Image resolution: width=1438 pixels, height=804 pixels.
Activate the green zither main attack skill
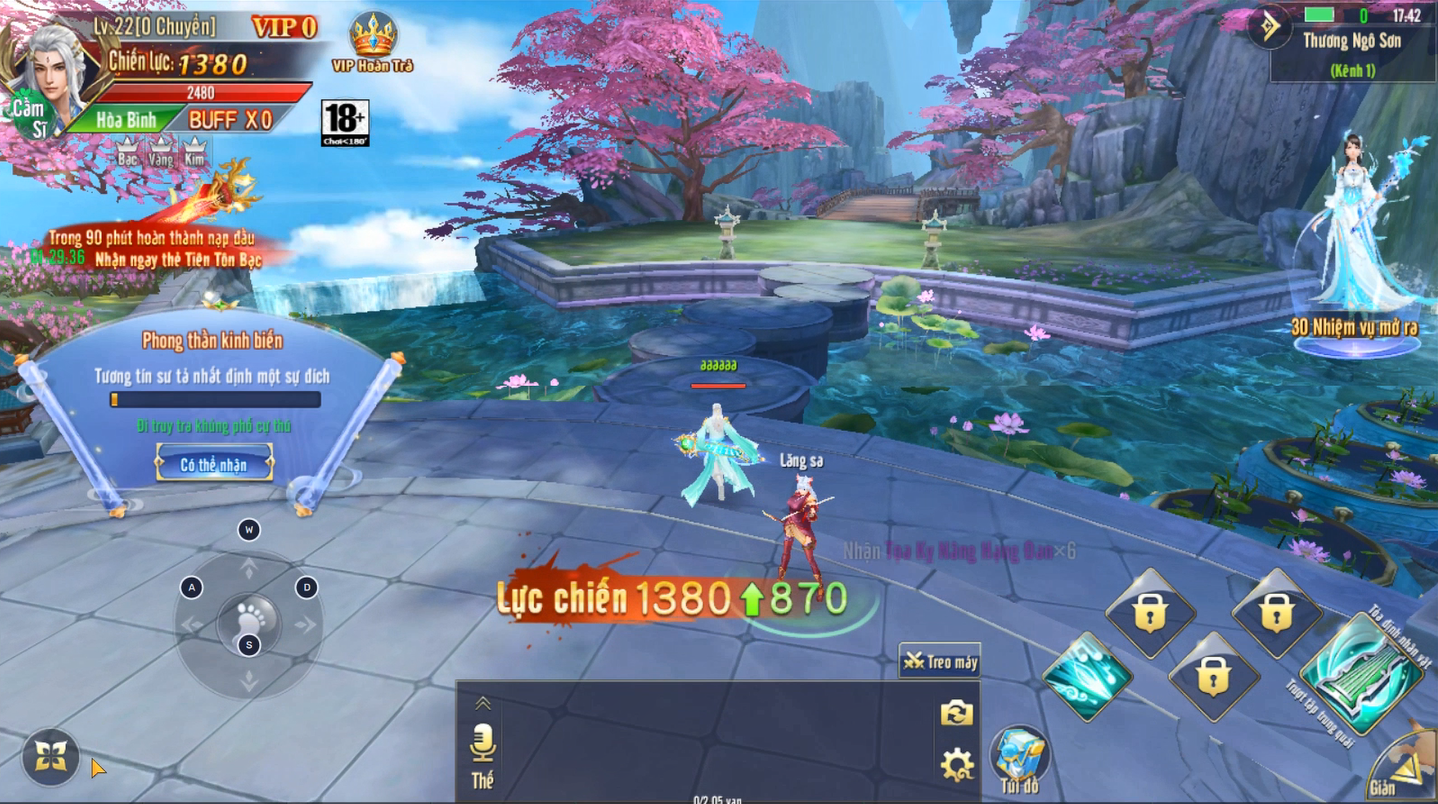click(x=1362, y=672)
